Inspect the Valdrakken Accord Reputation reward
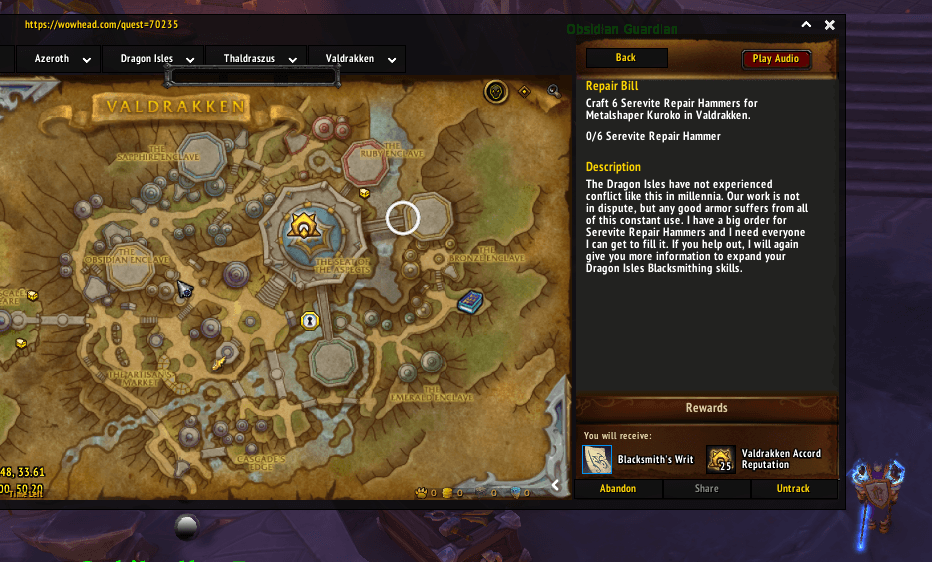This screenshot has height=562, width=932. point(721,460)
